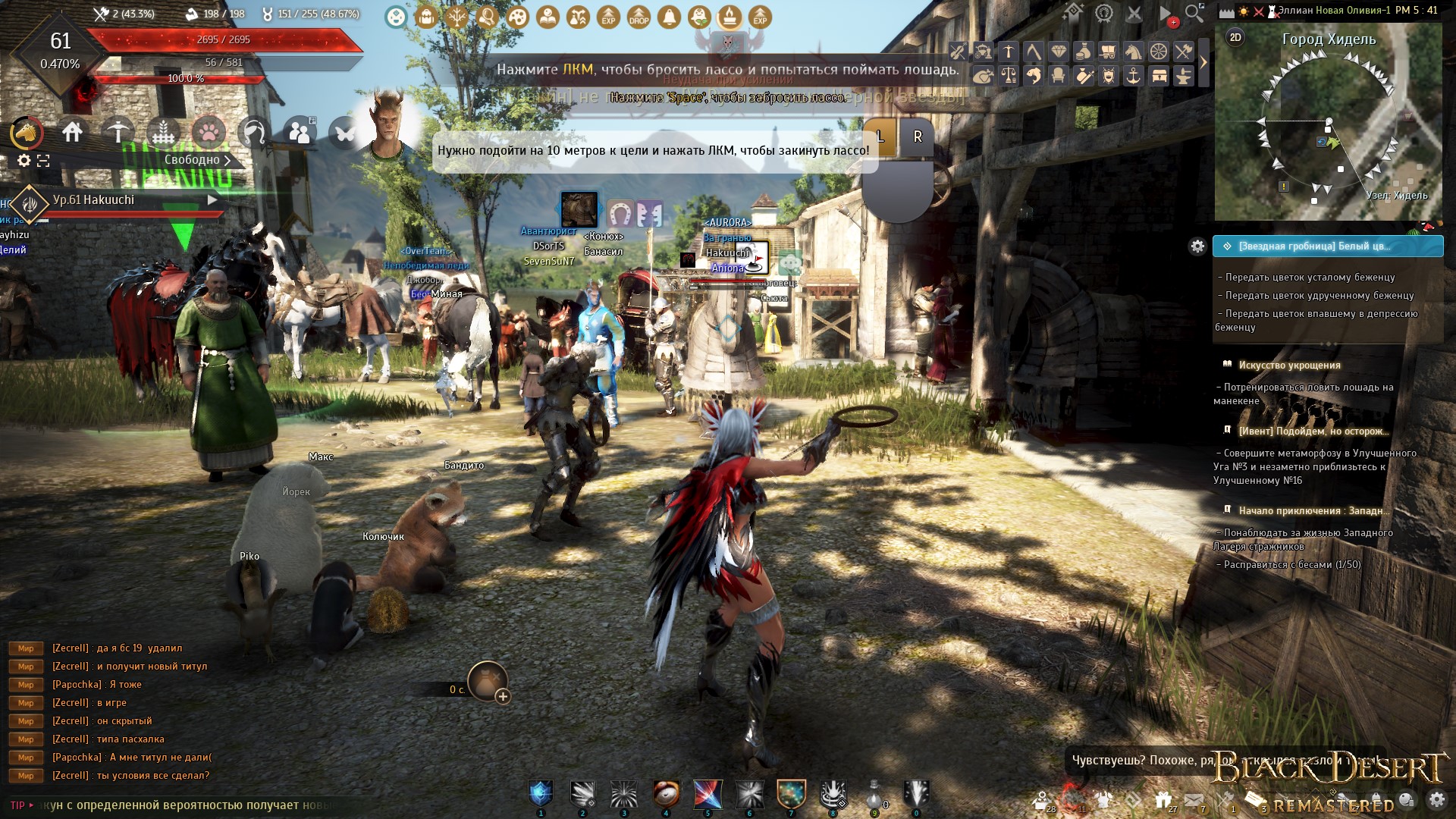Screen dimensions: 1456x819
Task: Open the settings gear in bottom-right menu
Action: tap(1436, 799)
